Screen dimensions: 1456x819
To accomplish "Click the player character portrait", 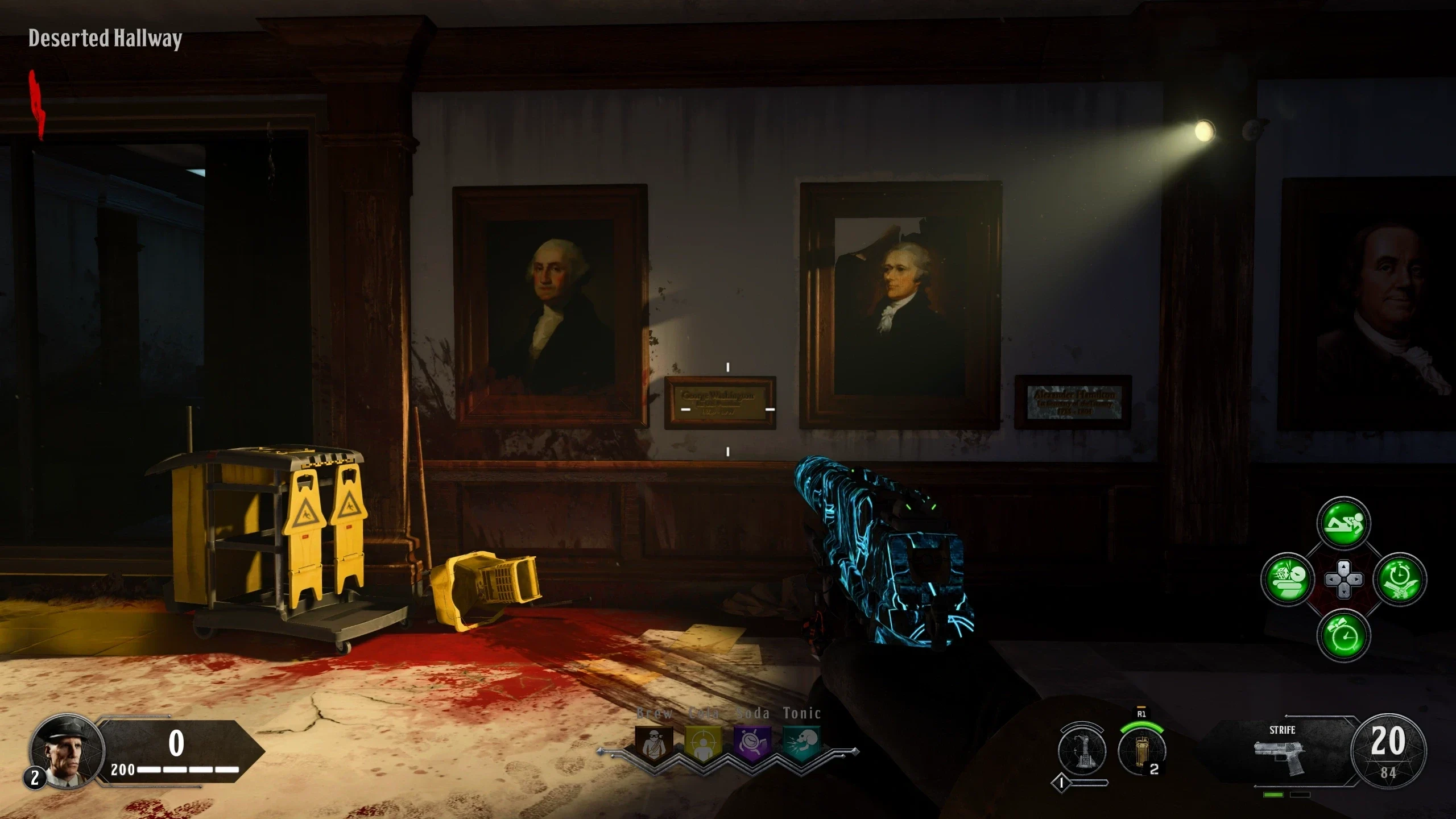I will tap(67, 752).
